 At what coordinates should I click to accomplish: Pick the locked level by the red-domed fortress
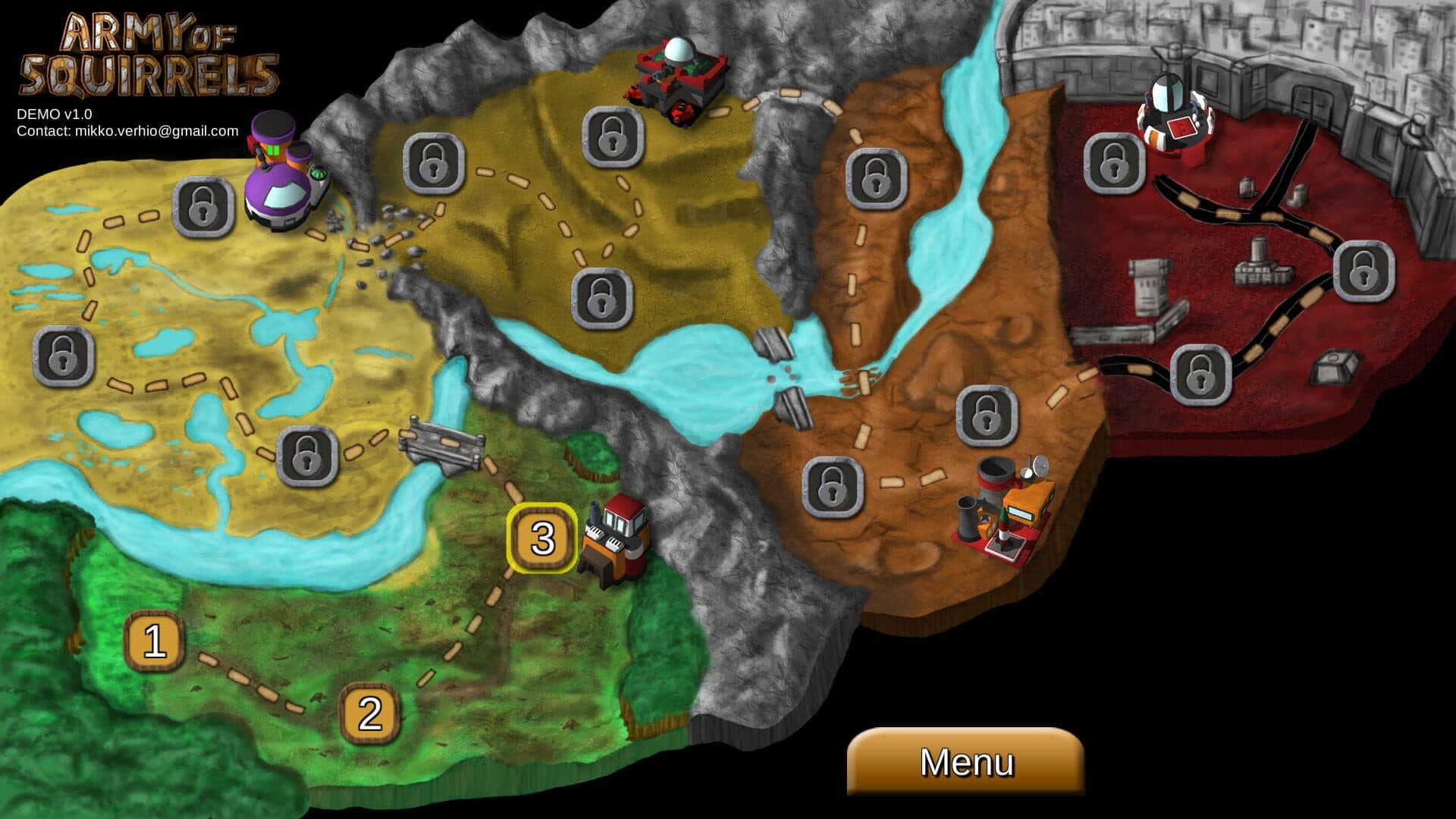612,136
